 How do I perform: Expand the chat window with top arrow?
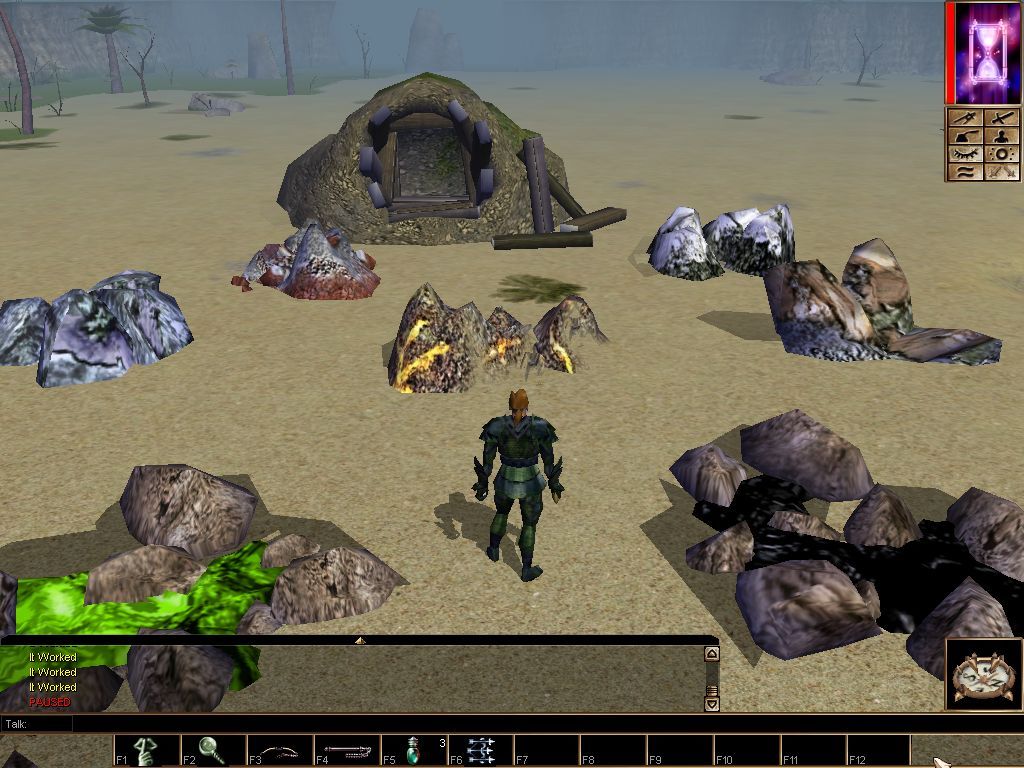360,640
